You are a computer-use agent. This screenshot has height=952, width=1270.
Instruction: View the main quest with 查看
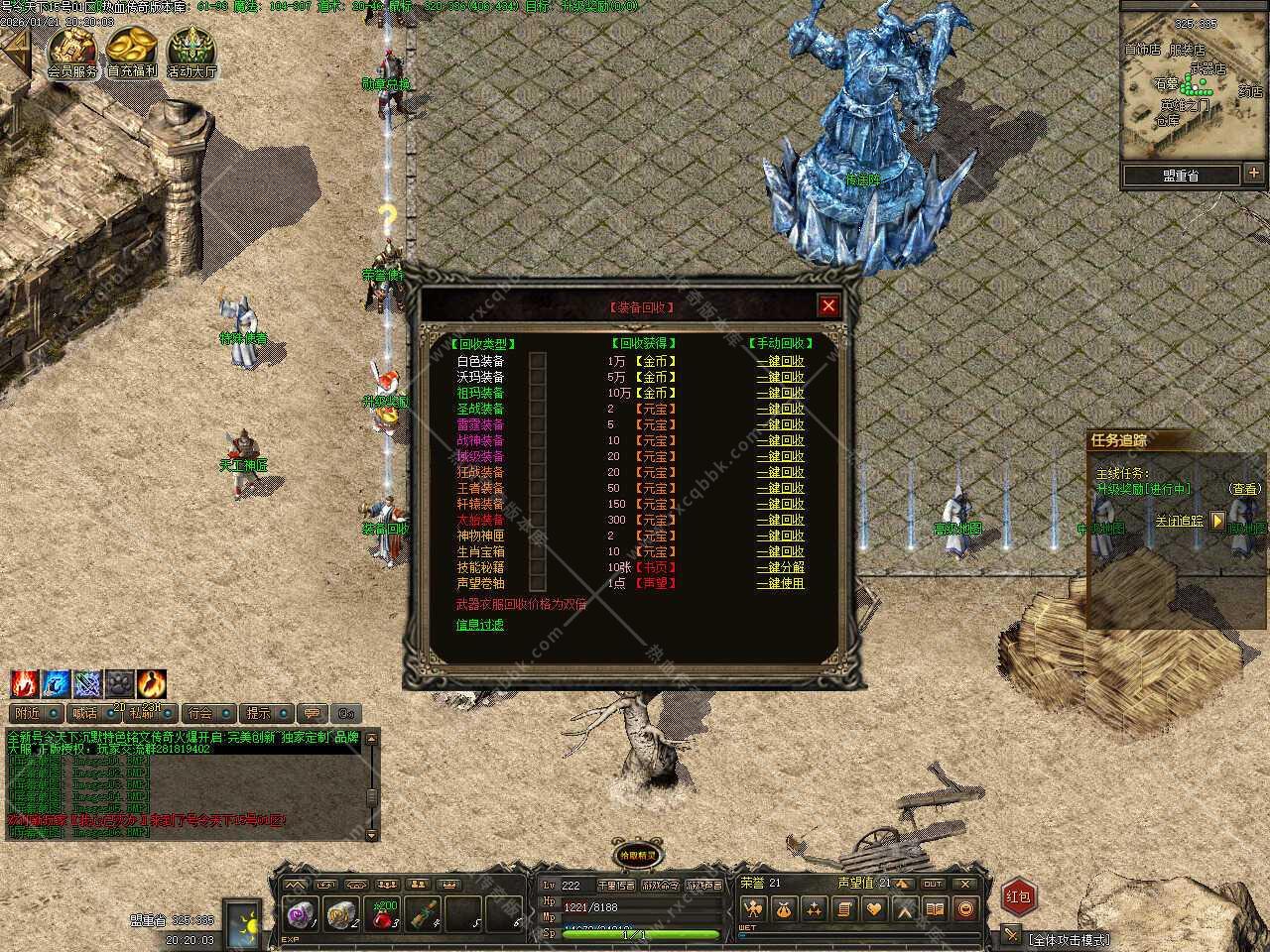(x=1244, y=489)
